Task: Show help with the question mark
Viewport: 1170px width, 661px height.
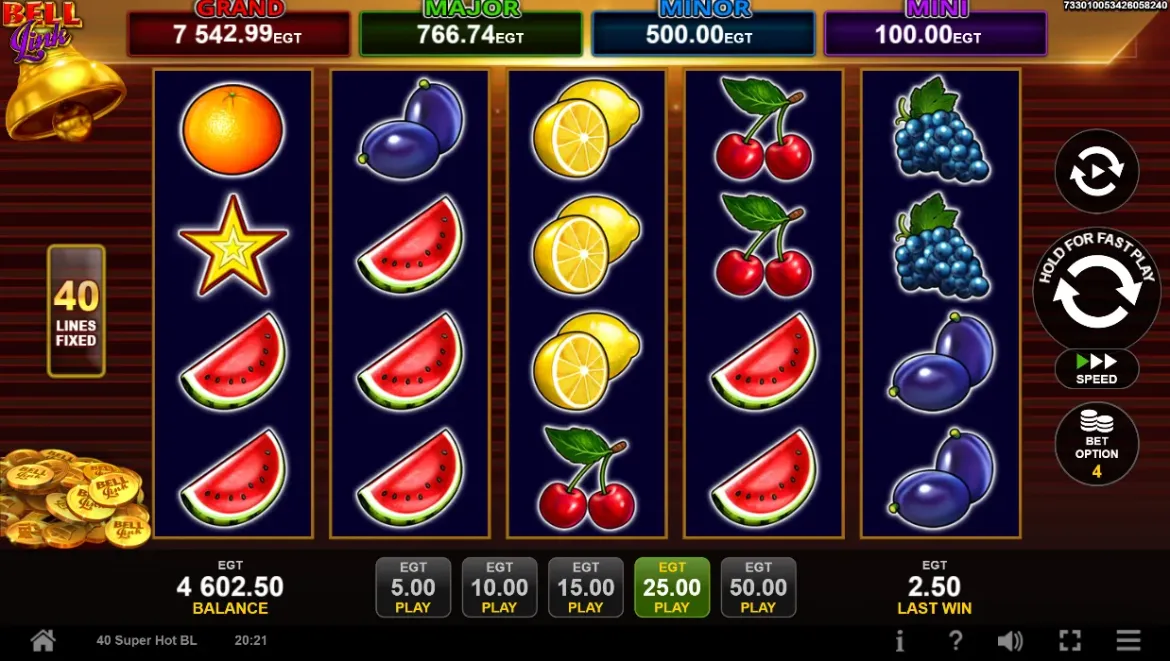Action: click(x=955, y=640)
